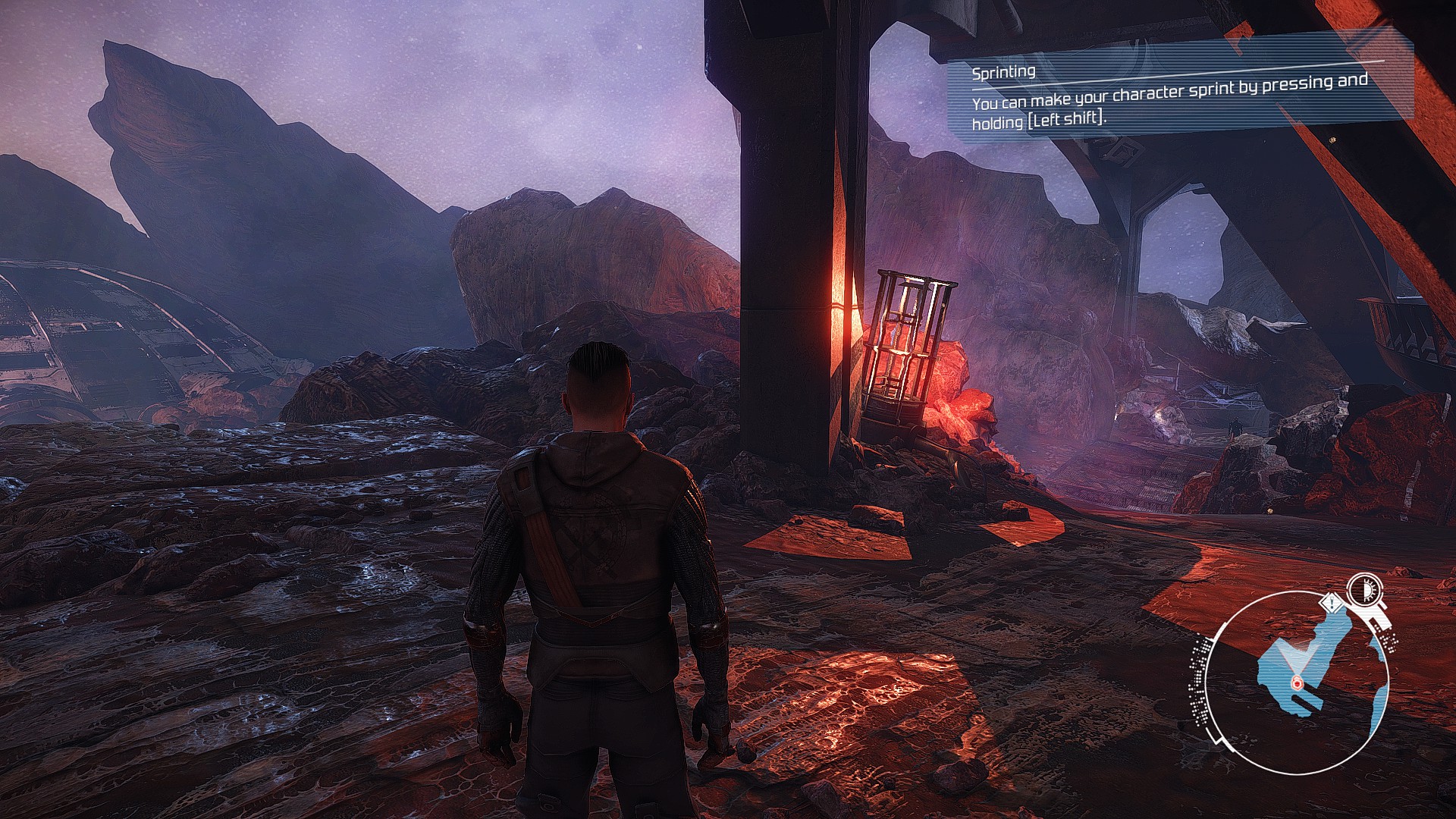Viewport: 1456px width, 819px height.
Task: Click the red player marker on minimap
Action: click(1297, 682)
